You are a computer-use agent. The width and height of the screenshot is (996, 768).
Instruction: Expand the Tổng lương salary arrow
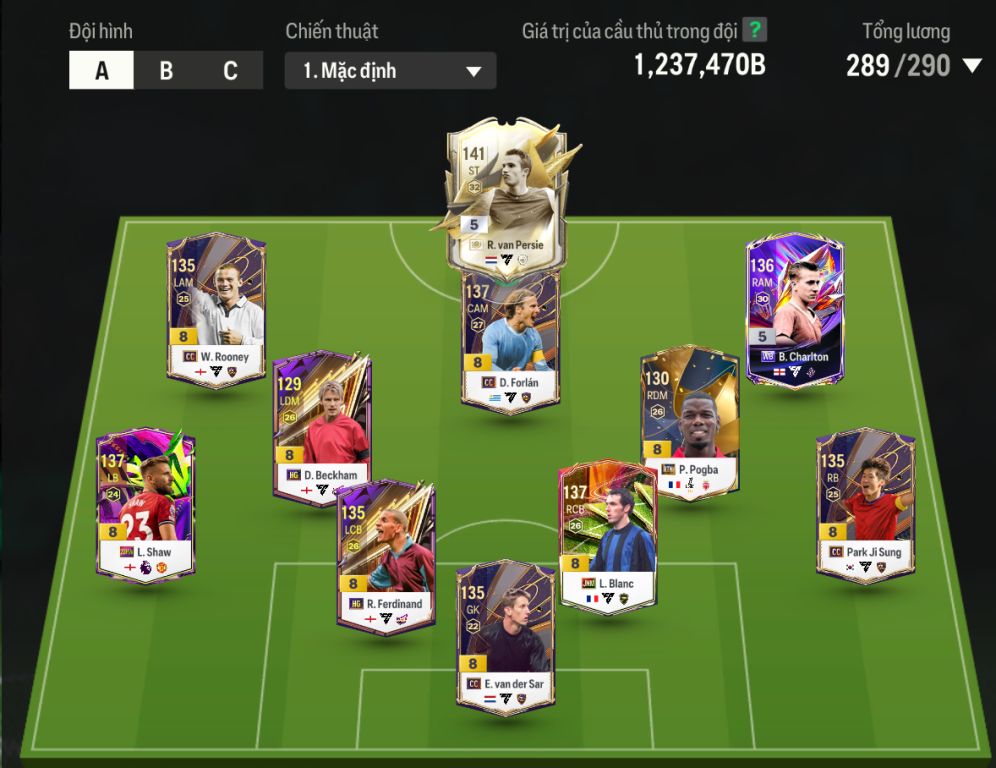pos(971,66)
